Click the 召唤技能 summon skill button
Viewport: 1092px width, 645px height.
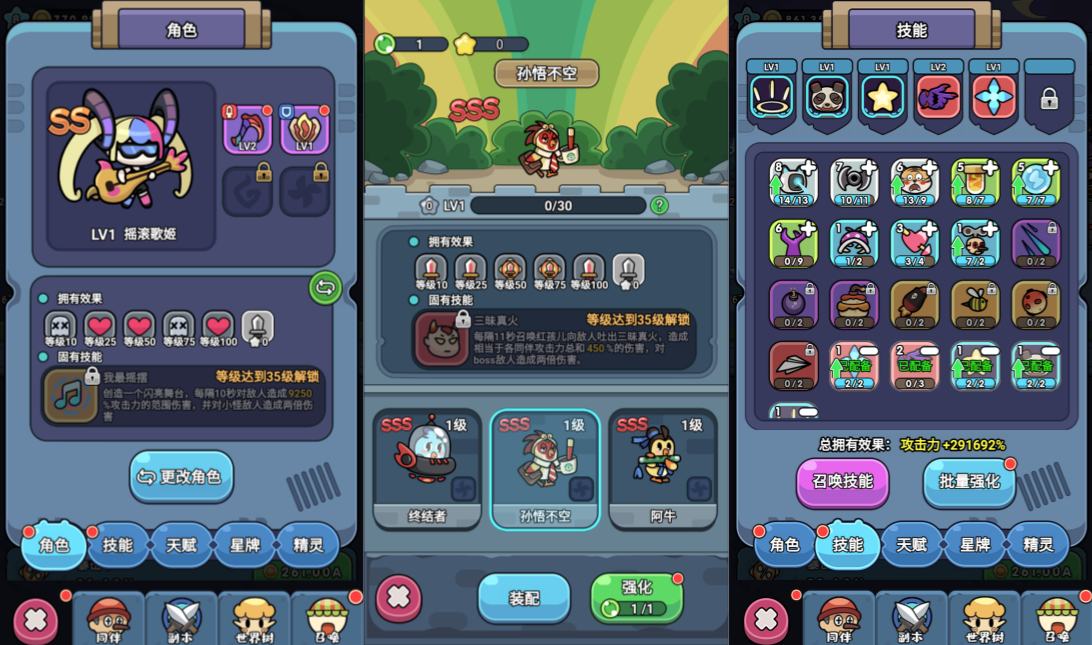click(842, 481)
